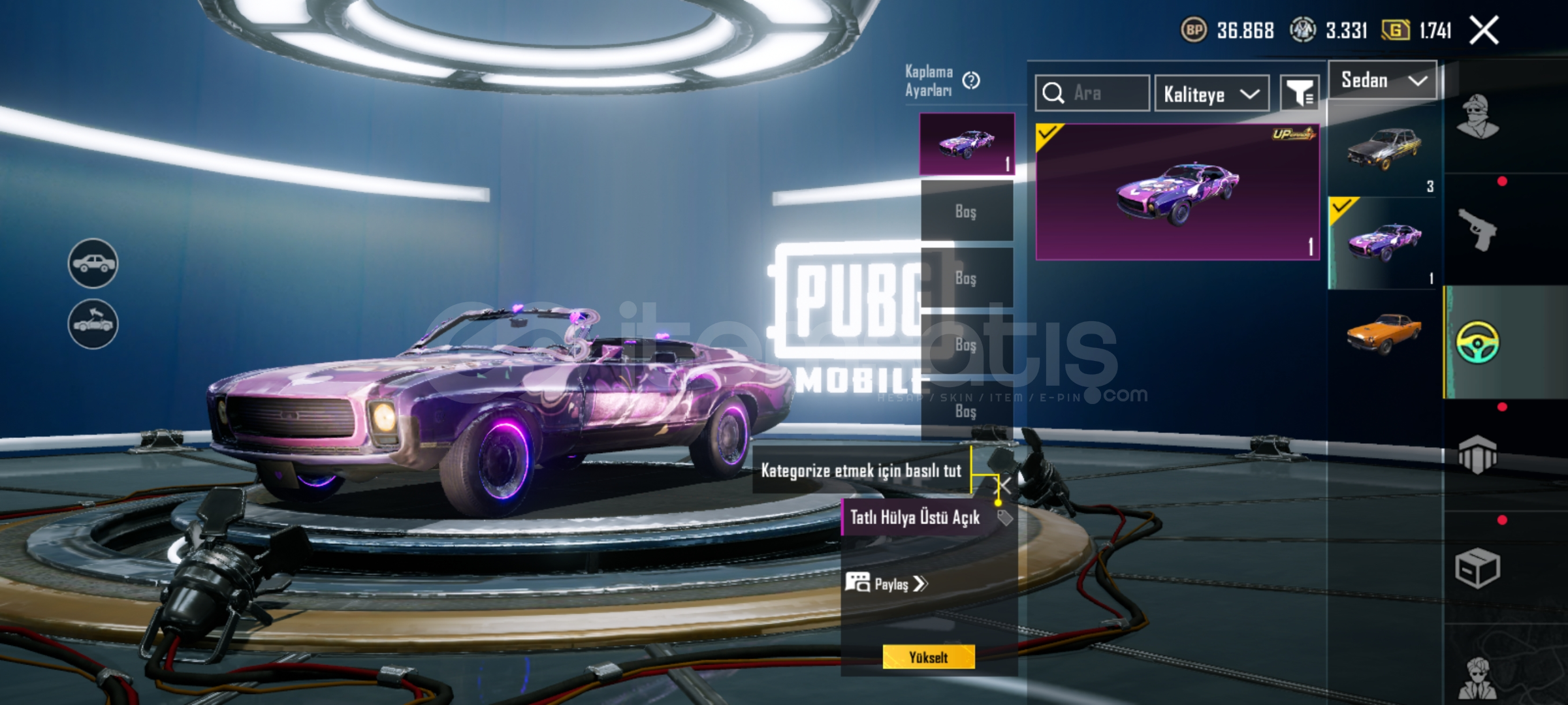Click the tag icon beside Tatlı Hülya
The height and width of the screenshot is (705, 1568).
tap(1004, 518)
